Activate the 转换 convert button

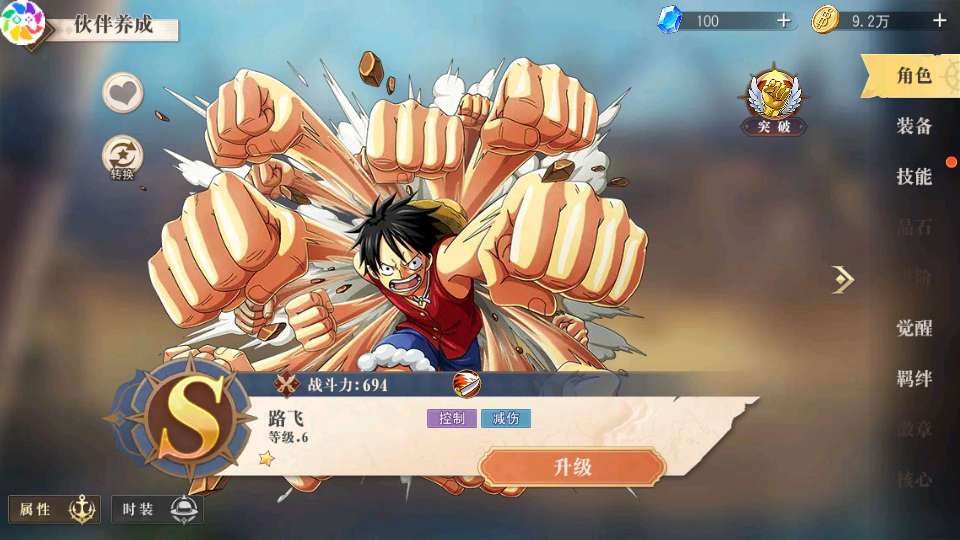(123, 159)
